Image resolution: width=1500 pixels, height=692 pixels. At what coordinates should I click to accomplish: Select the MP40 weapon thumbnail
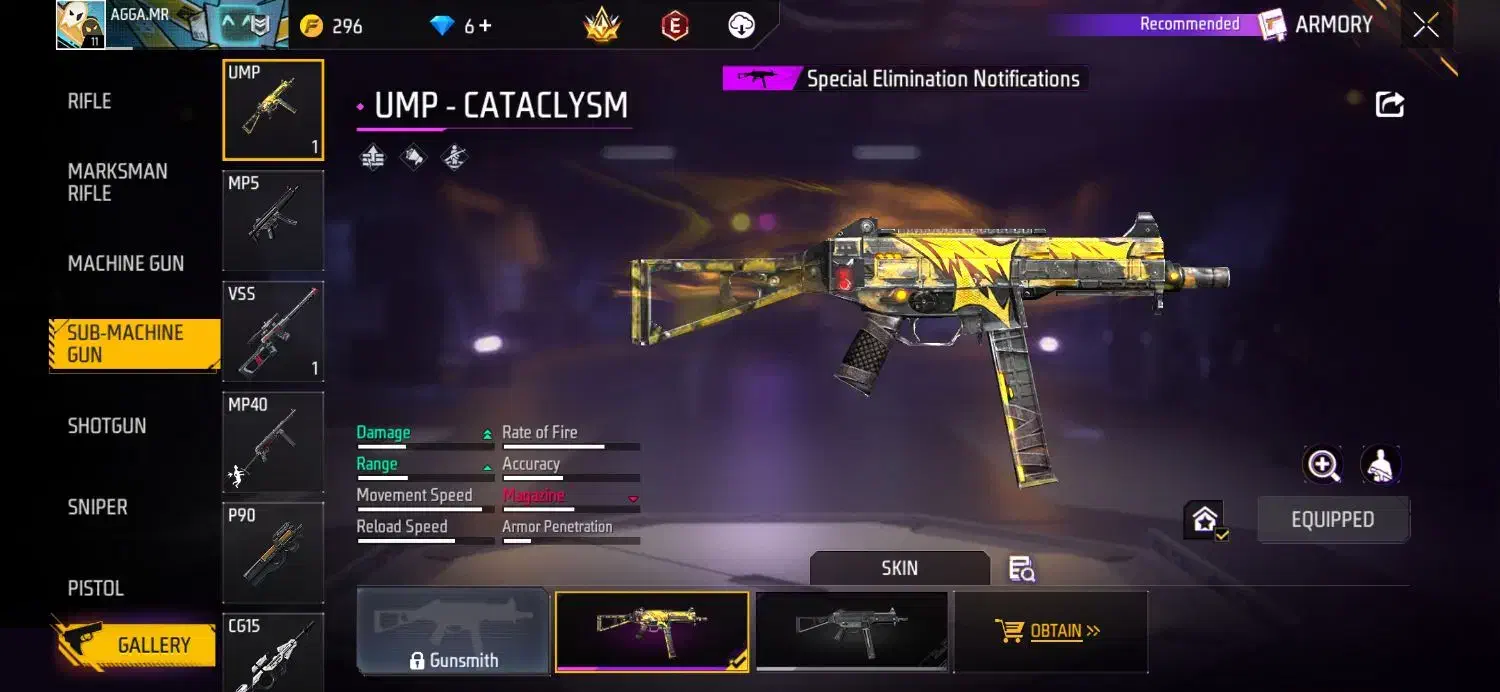point(273,441)
